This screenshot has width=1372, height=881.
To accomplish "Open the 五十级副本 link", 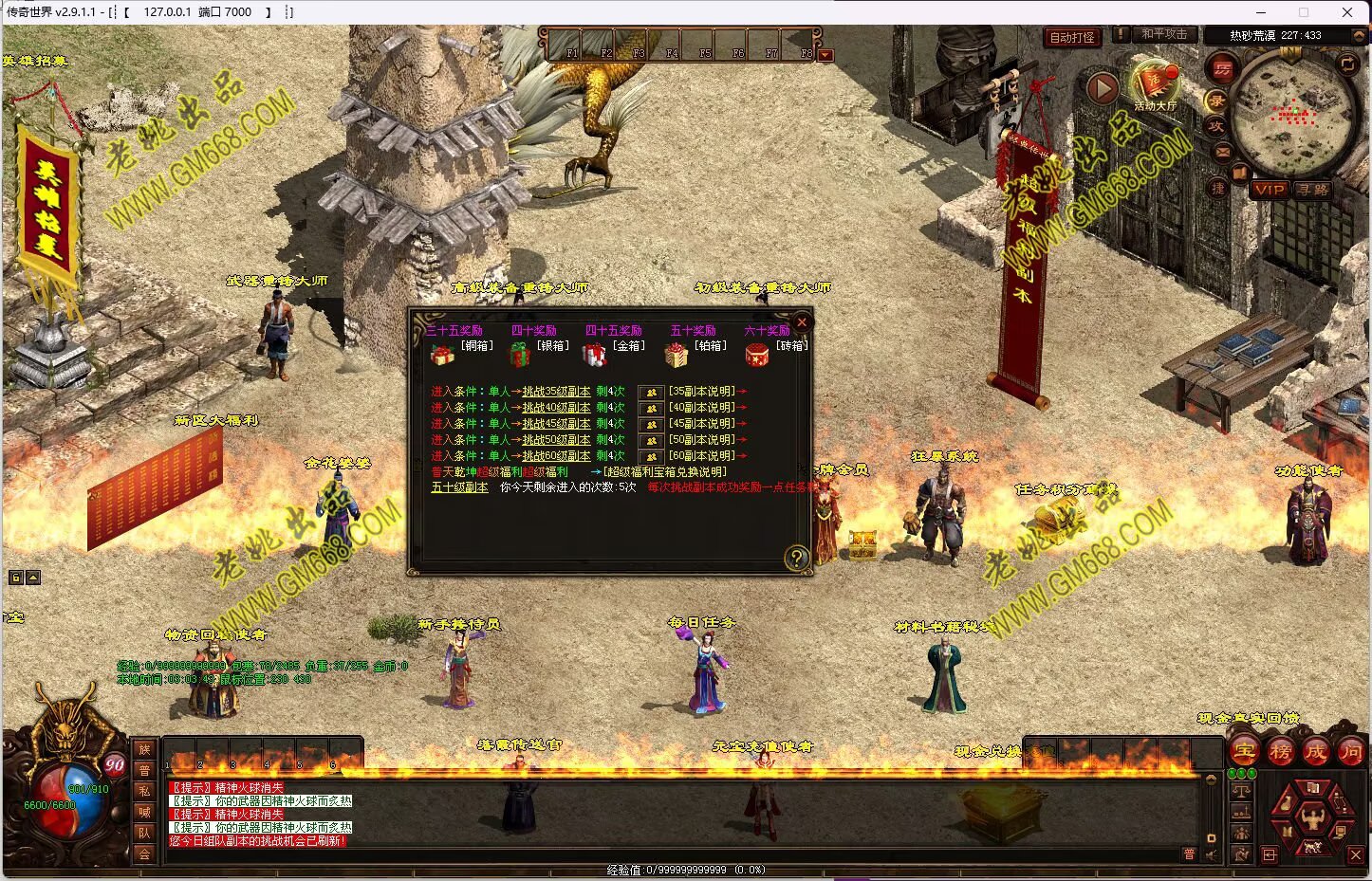I will point(459,487).
